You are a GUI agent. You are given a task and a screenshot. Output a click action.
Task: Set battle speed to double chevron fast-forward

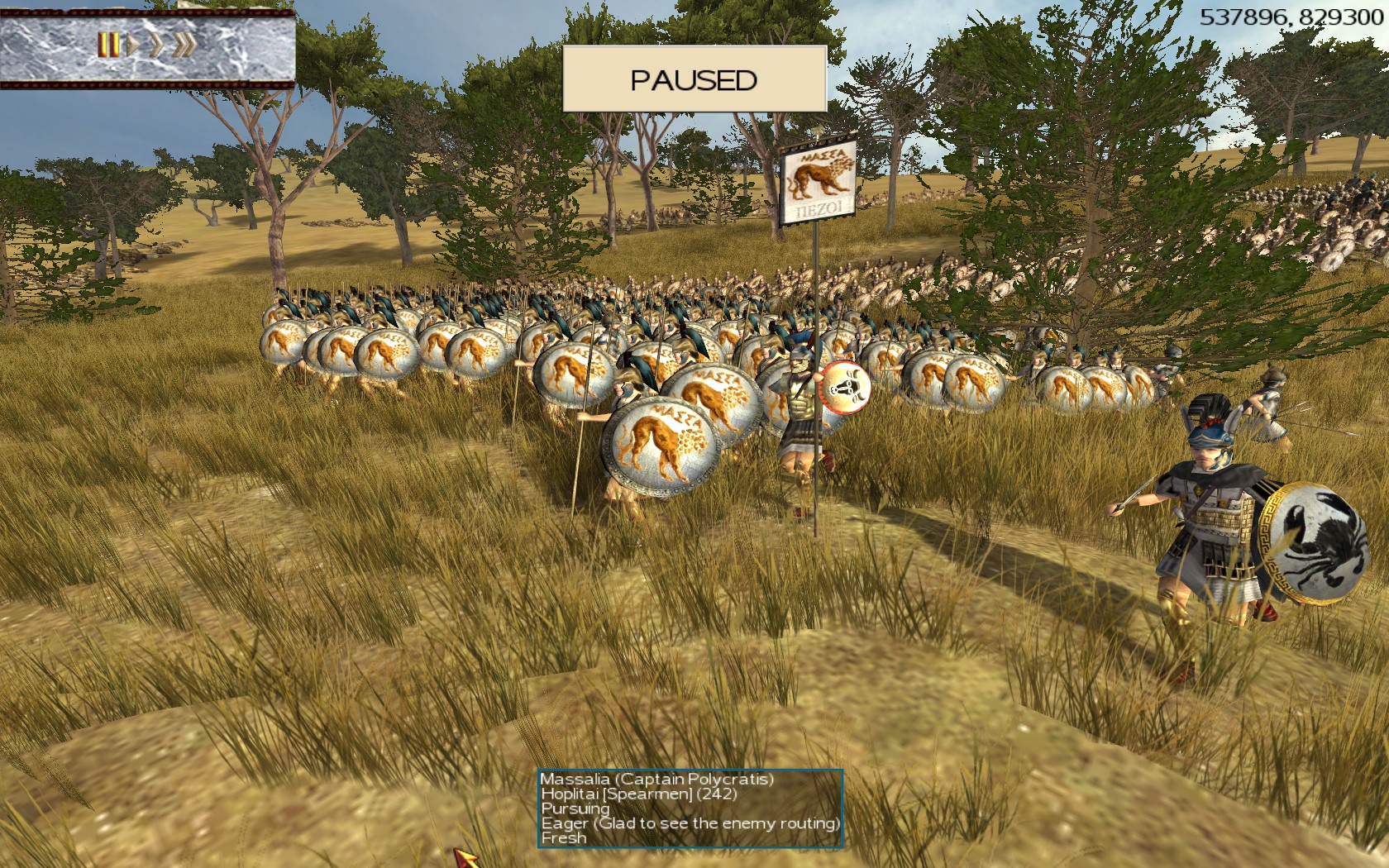[155, 45]
